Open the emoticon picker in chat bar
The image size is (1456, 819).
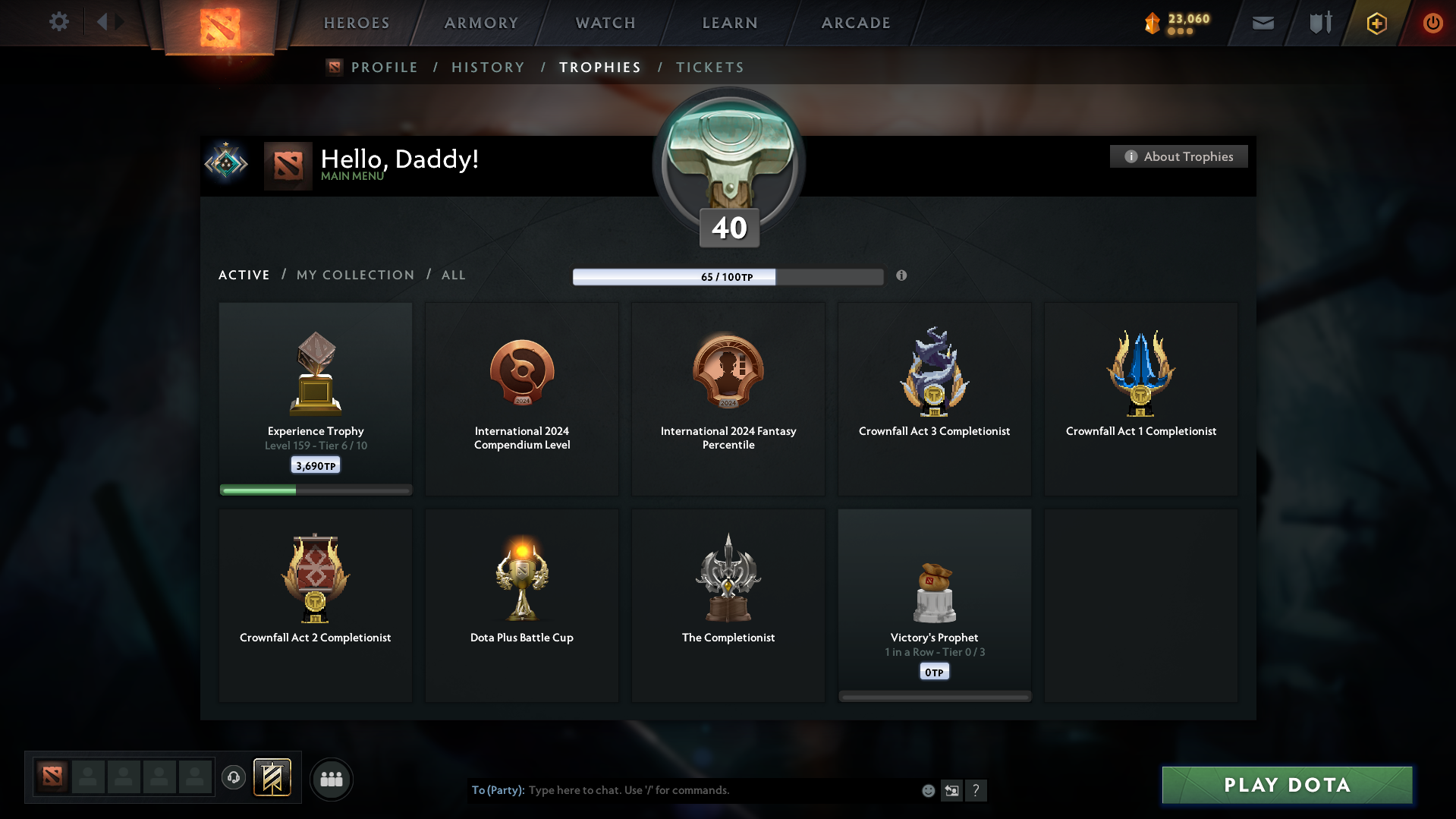pyautogui.click(x=928, y=790)
